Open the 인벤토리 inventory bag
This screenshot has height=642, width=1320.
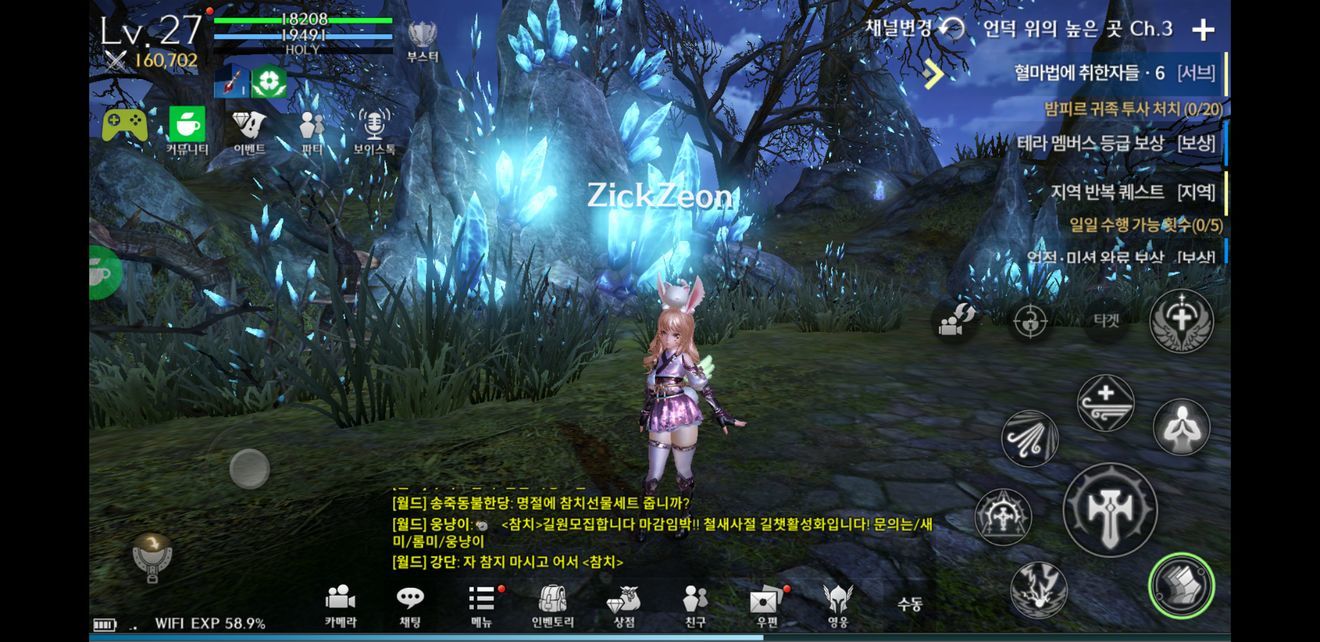(552, 604)
